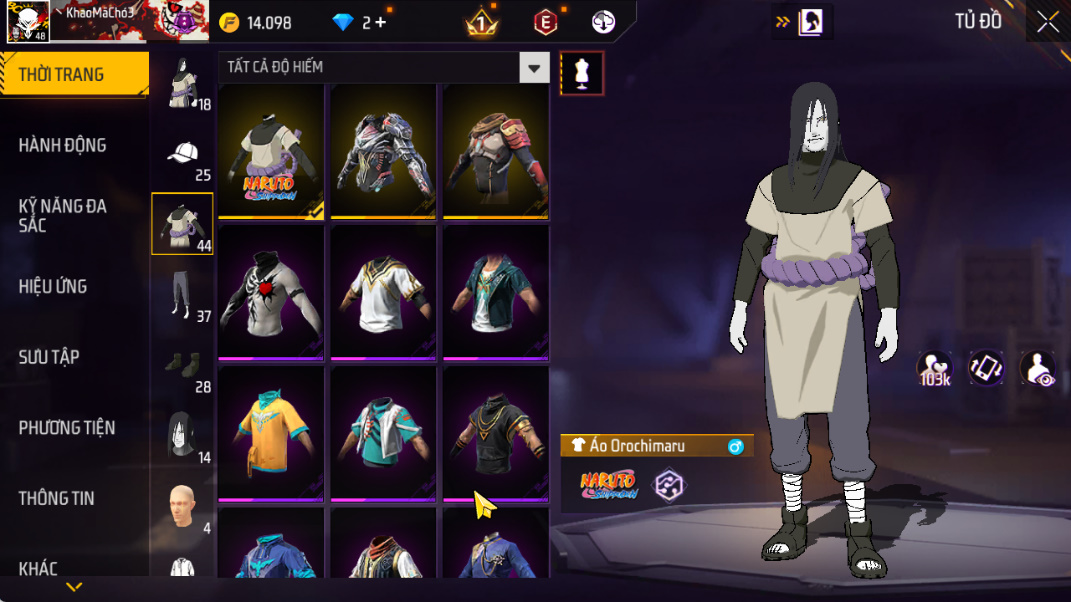The width and height of the screenshot is (1071, 602).
Task: Open the Phương Tiện section
Action: coord(67,428)
